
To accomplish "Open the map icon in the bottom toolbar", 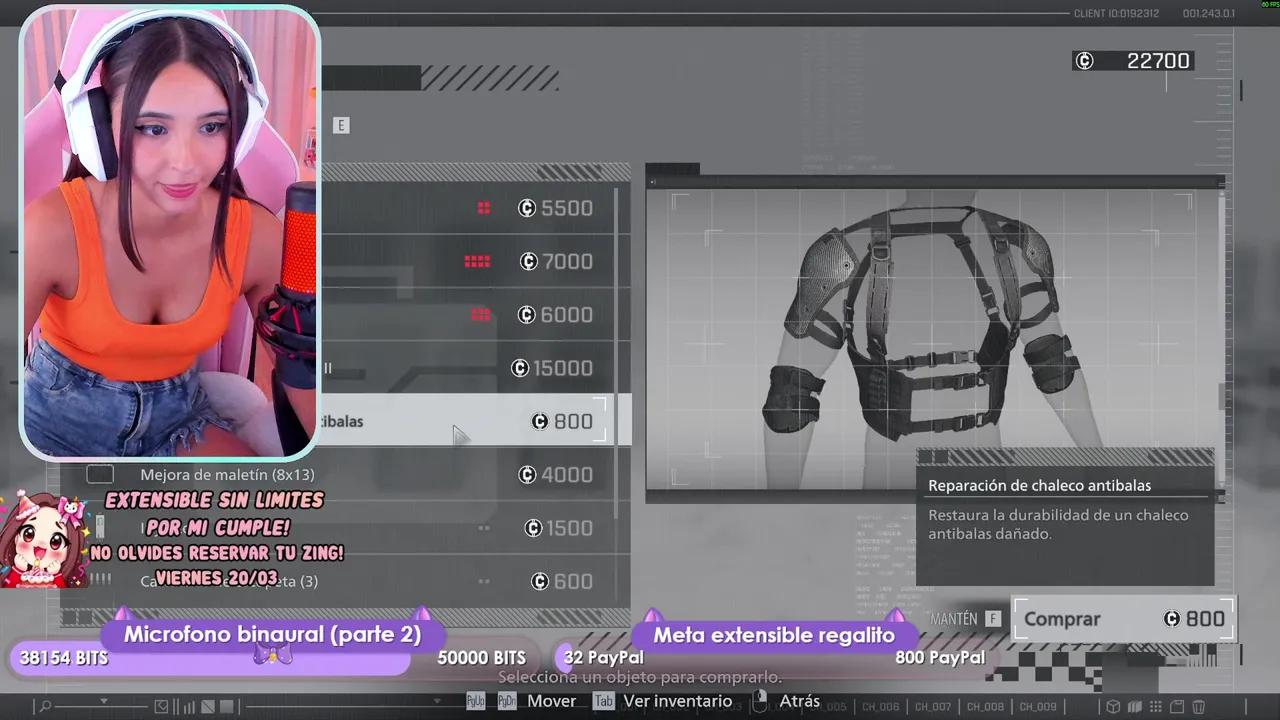I will tap(1133, 707).
